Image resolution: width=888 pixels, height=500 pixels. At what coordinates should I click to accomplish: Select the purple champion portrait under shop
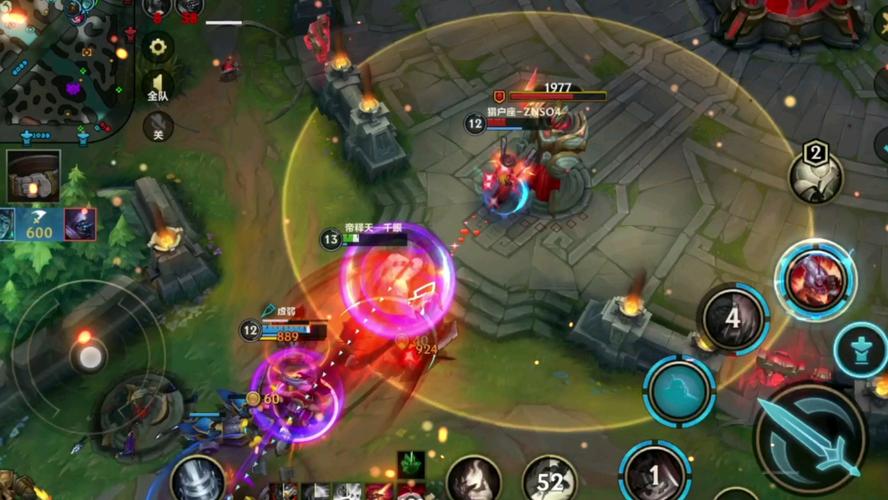(x=80, y=224)
